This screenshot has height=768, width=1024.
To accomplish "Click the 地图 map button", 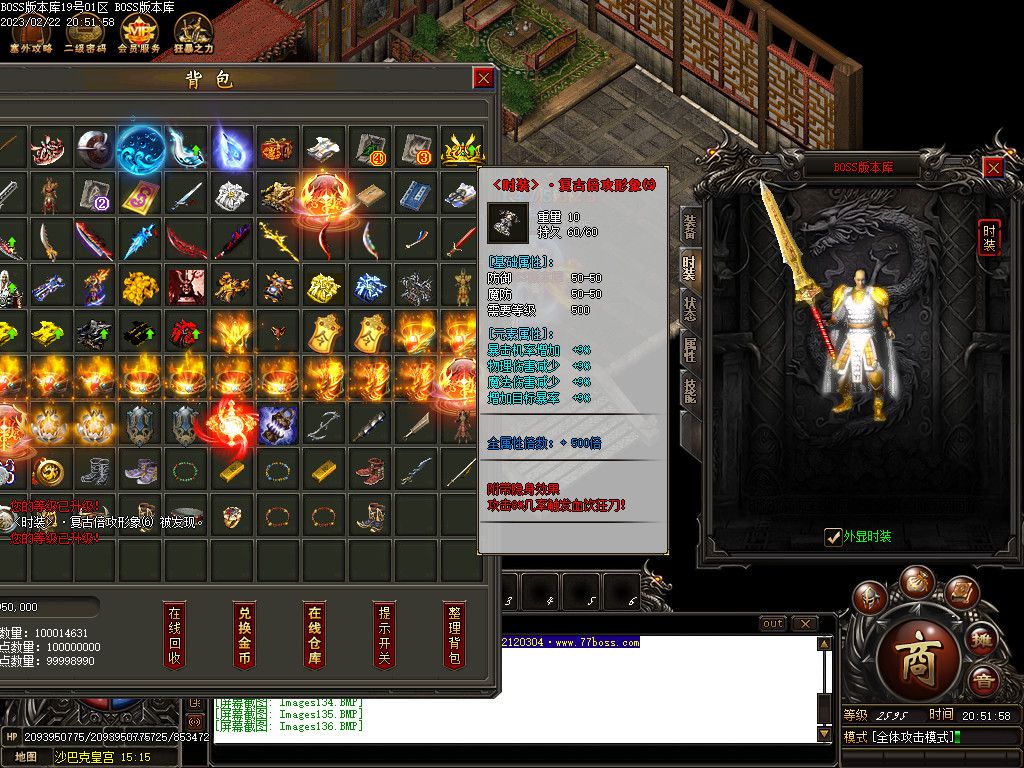I will [x=25, y=757].
